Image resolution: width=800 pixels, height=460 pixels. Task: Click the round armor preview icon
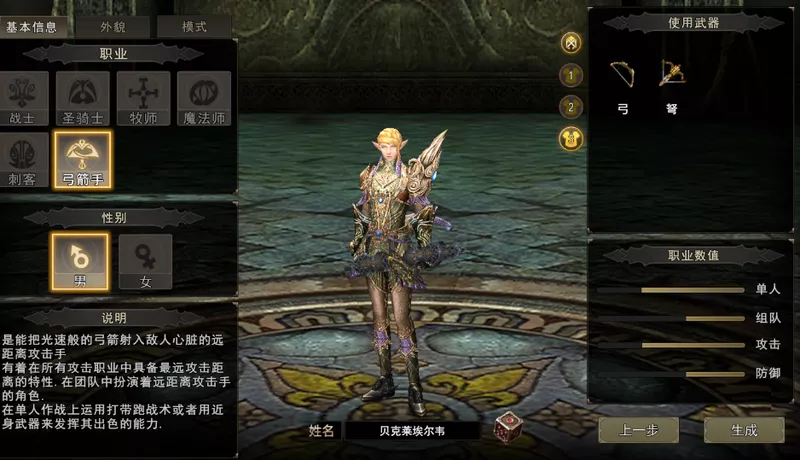(571, 139)
